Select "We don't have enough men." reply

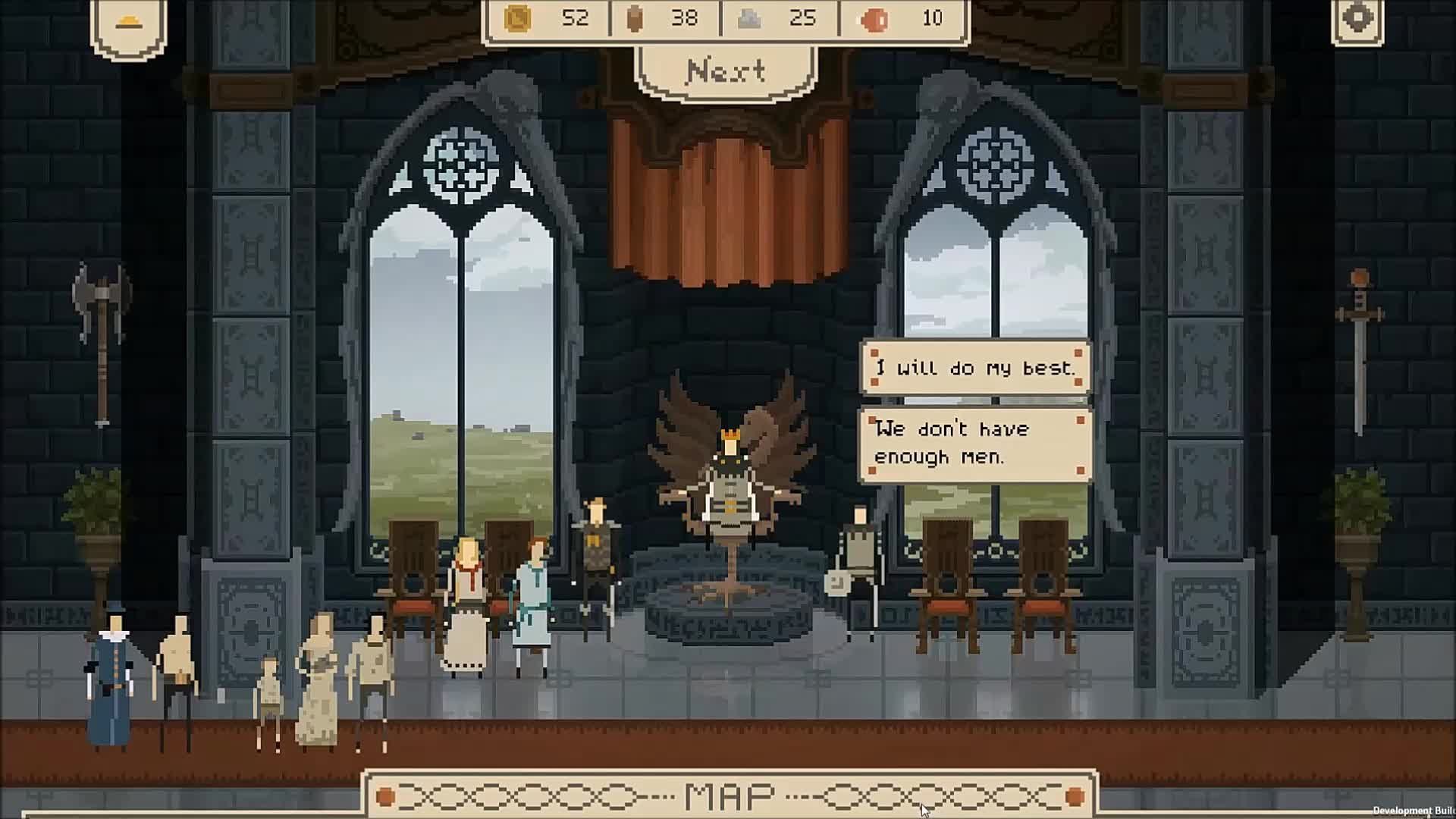coord(975,444)
